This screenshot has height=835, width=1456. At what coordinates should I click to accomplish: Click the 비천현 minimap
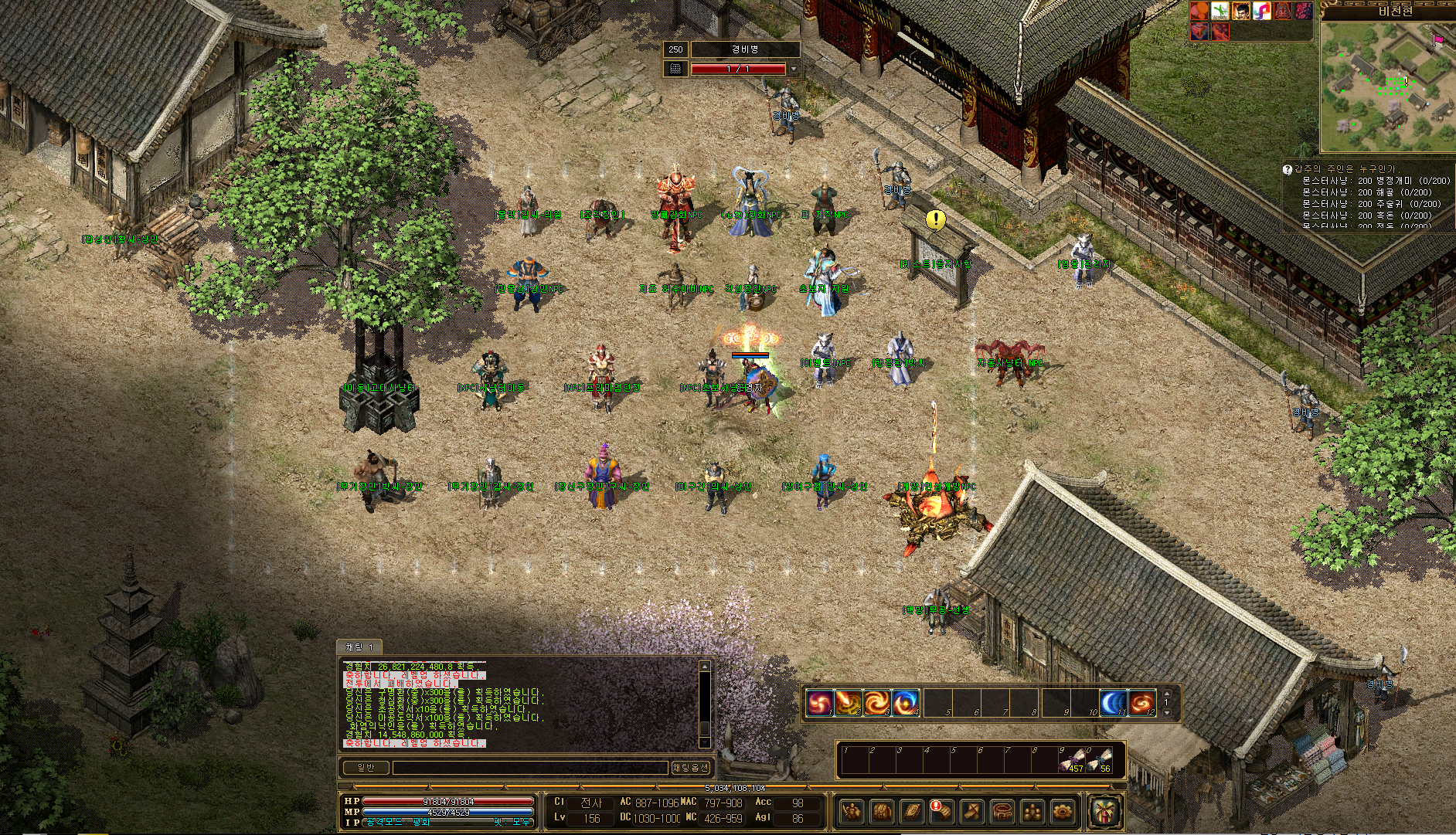click(x=1386, y=87)
